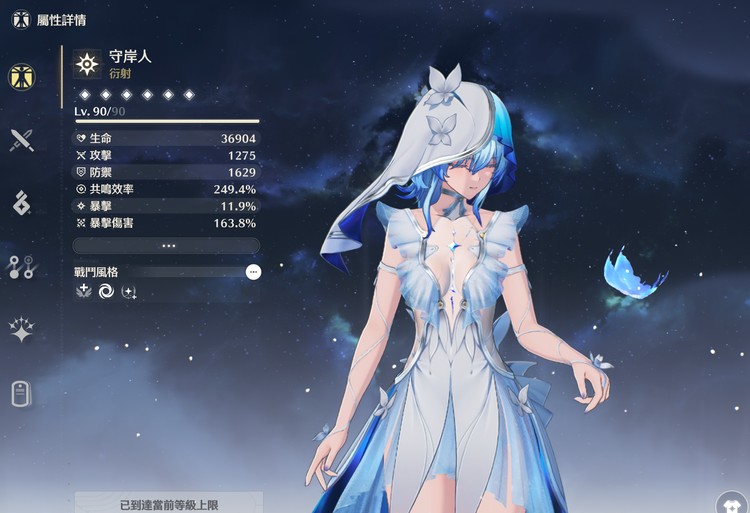Open the sparkle stars resonance chain tab
This screenshot has height=513, width=750.
pos(22,330)
